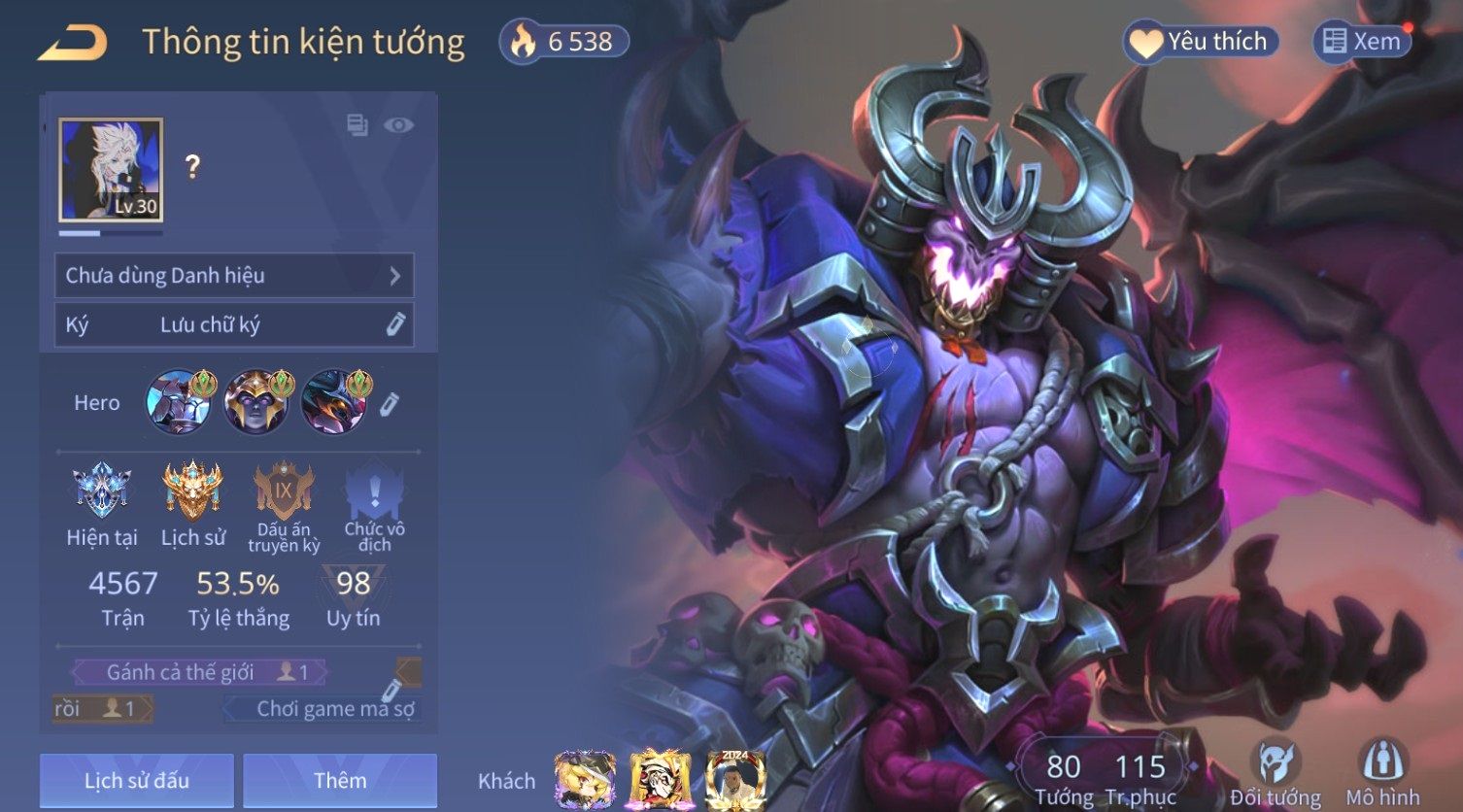Screen dimensions: 1463x812
Task: Open Lịch sử đấu match history
Action: click(137, 780)
